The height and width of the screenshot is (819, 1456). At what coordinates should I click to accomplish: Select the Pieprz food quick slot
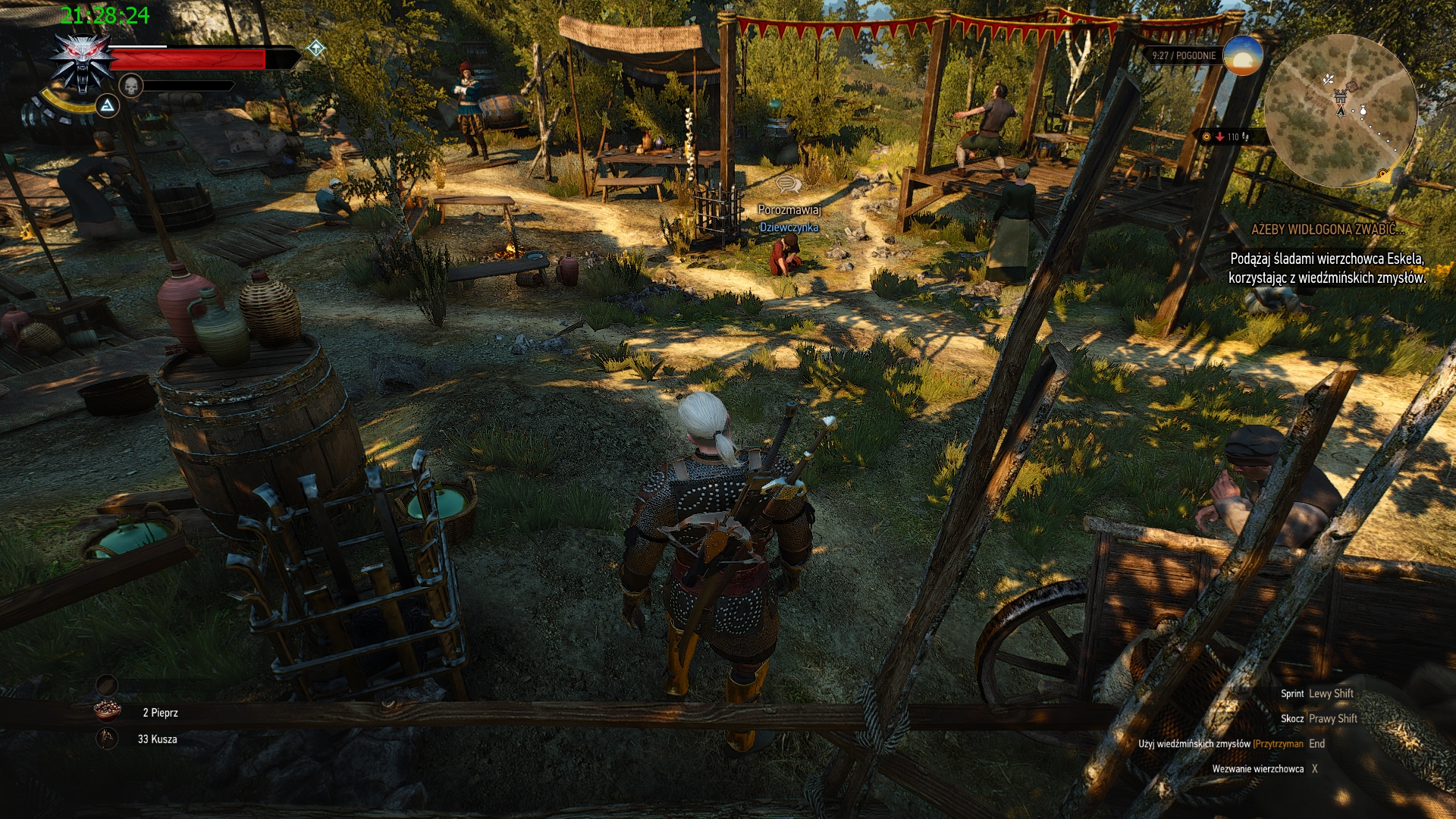click(x=108, y=711)
